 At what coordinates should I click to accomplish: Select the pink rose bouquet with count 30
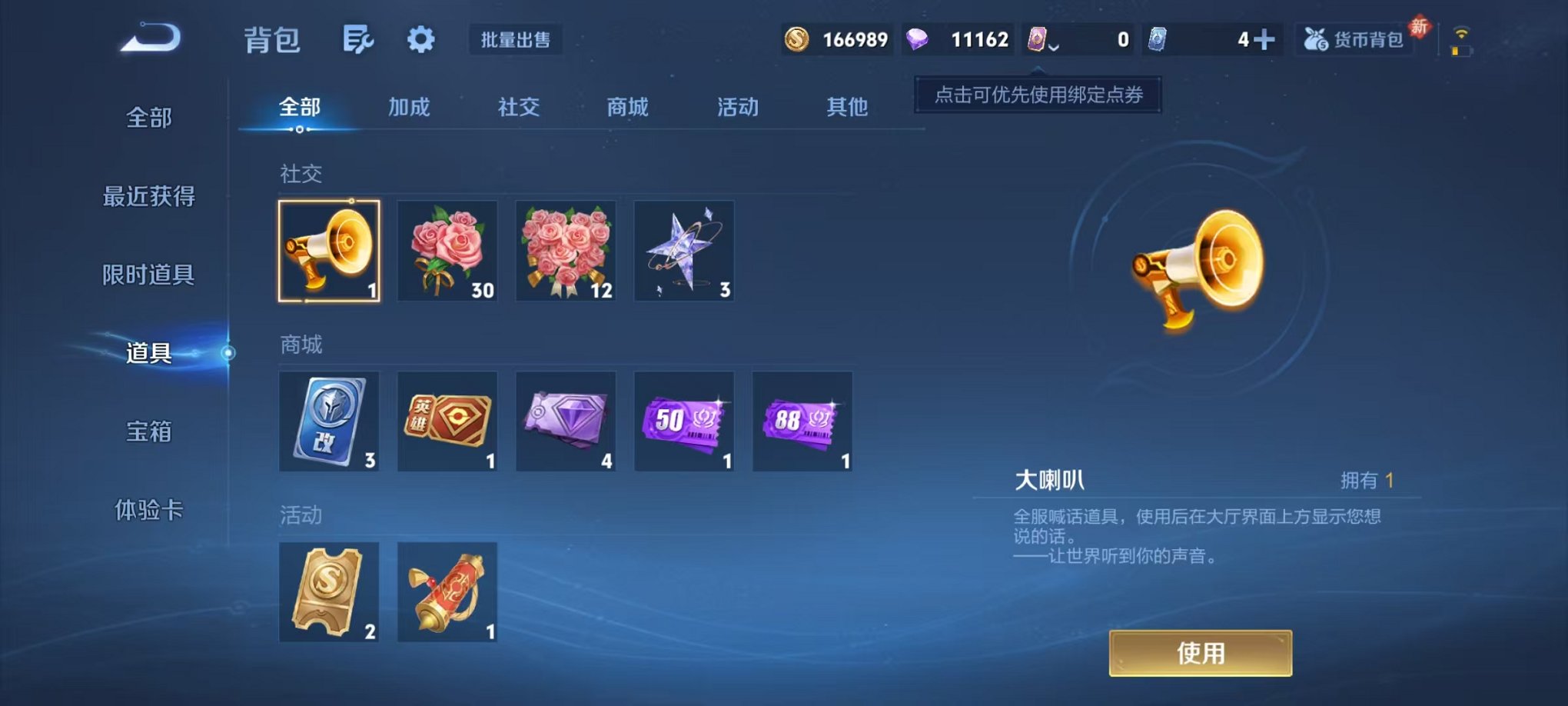(x=447, y=251)
